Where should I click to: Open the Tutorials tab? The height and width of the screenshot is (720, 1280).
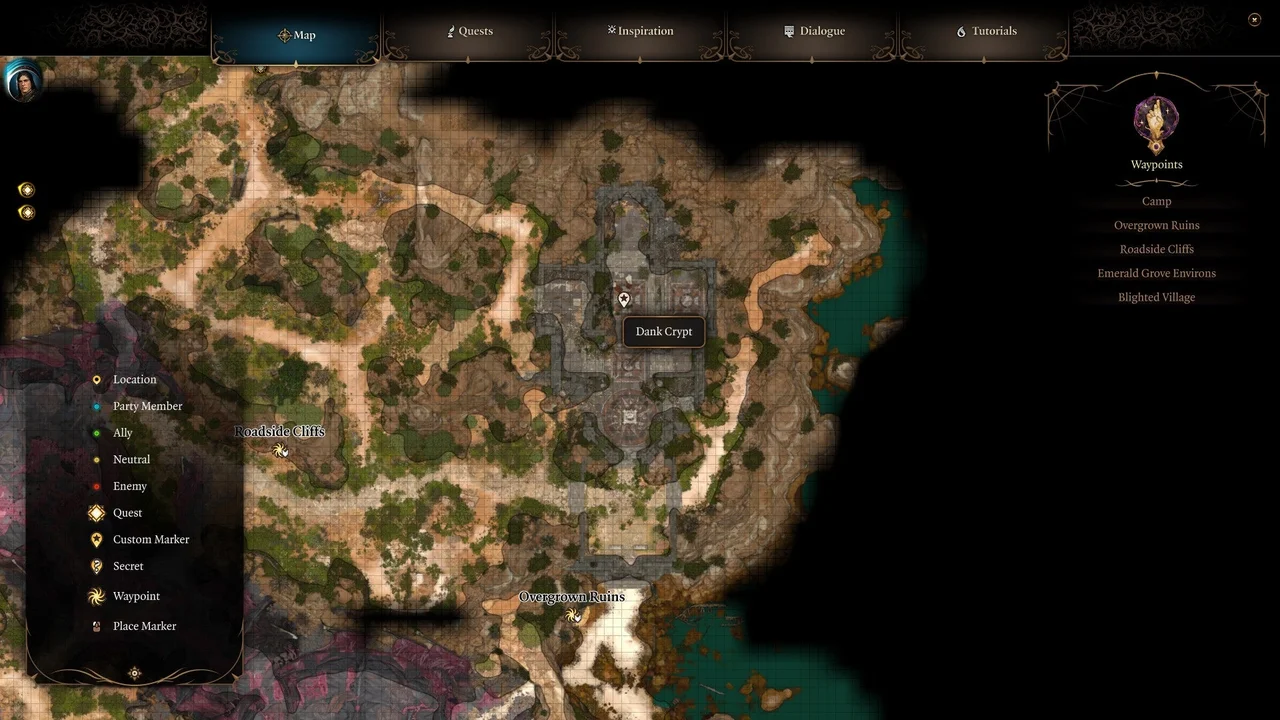click(x=986, y=31)
